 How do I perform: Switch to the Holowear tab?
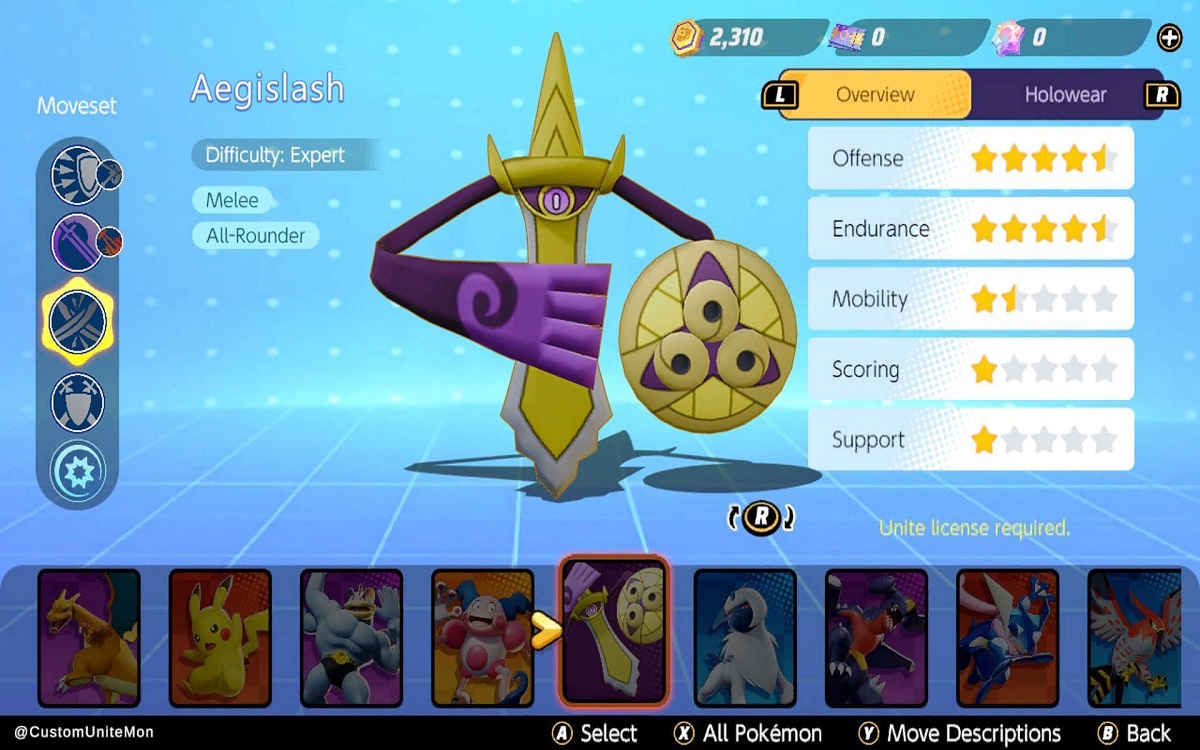pos(1065,95)
